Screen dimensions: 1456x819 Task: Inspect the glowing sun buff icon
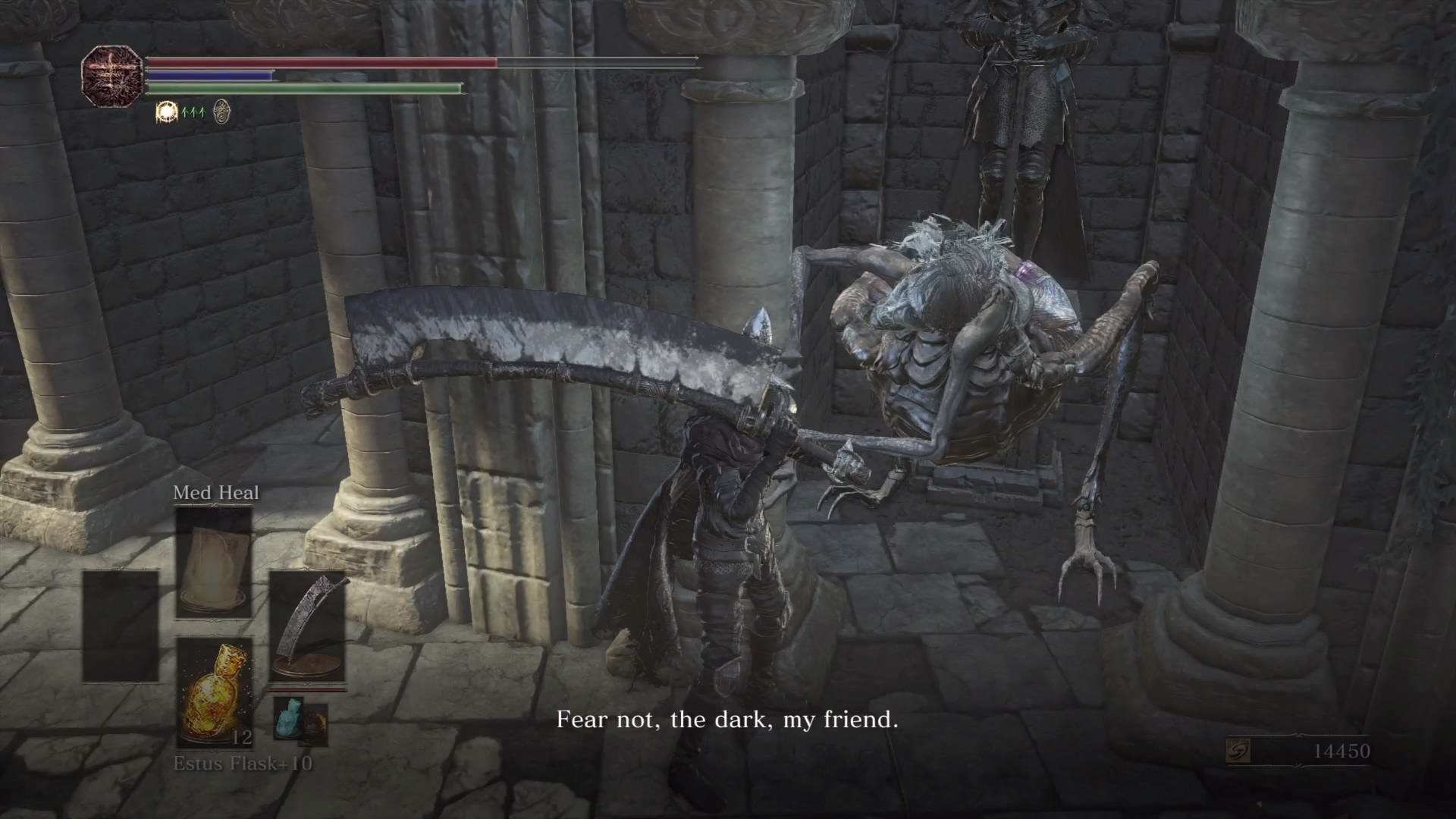(166, 112)
